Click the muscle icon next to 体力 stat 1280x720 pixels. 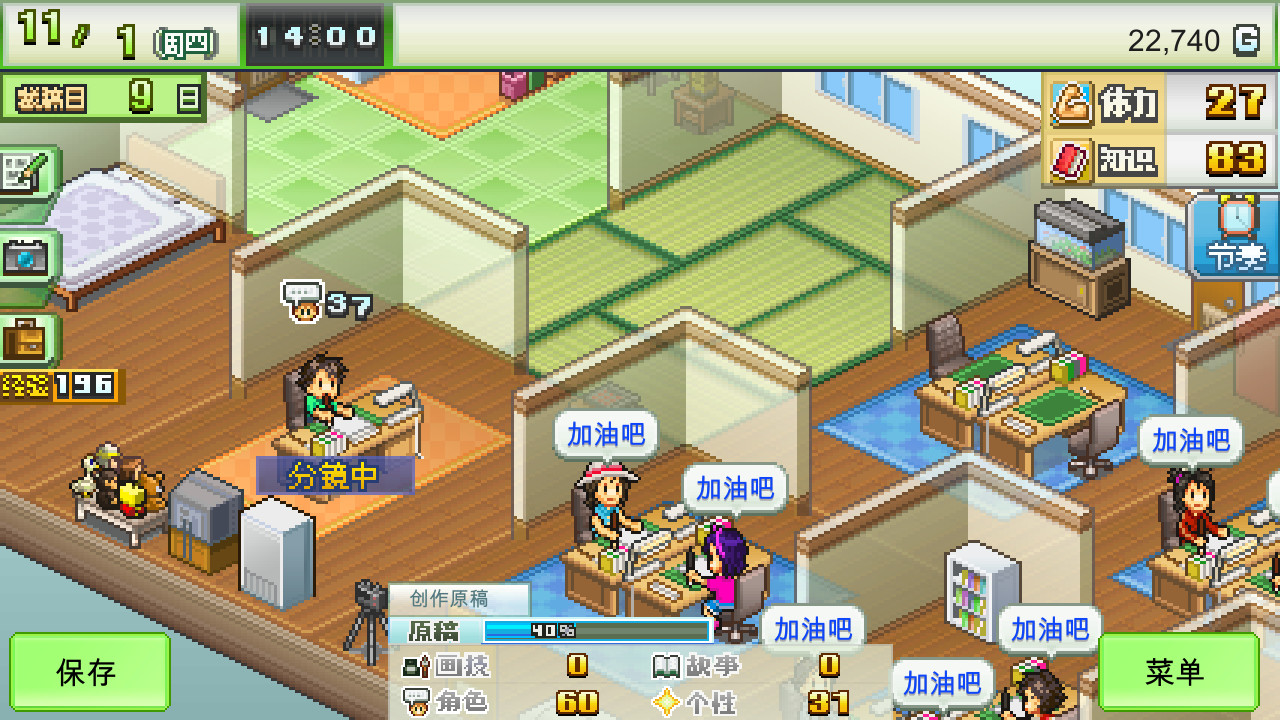pos(1072,103)
